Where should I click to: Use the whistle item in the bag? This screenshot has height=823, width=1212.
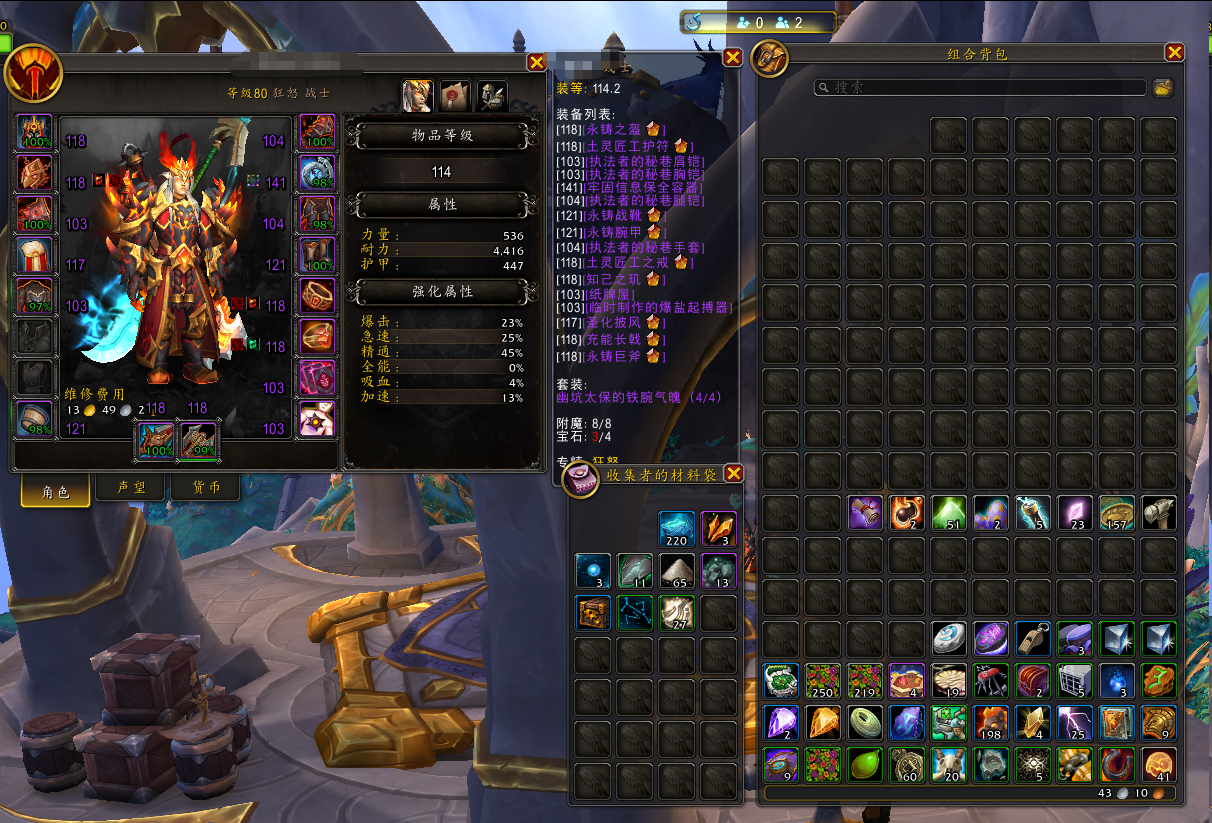[1033, 638]
